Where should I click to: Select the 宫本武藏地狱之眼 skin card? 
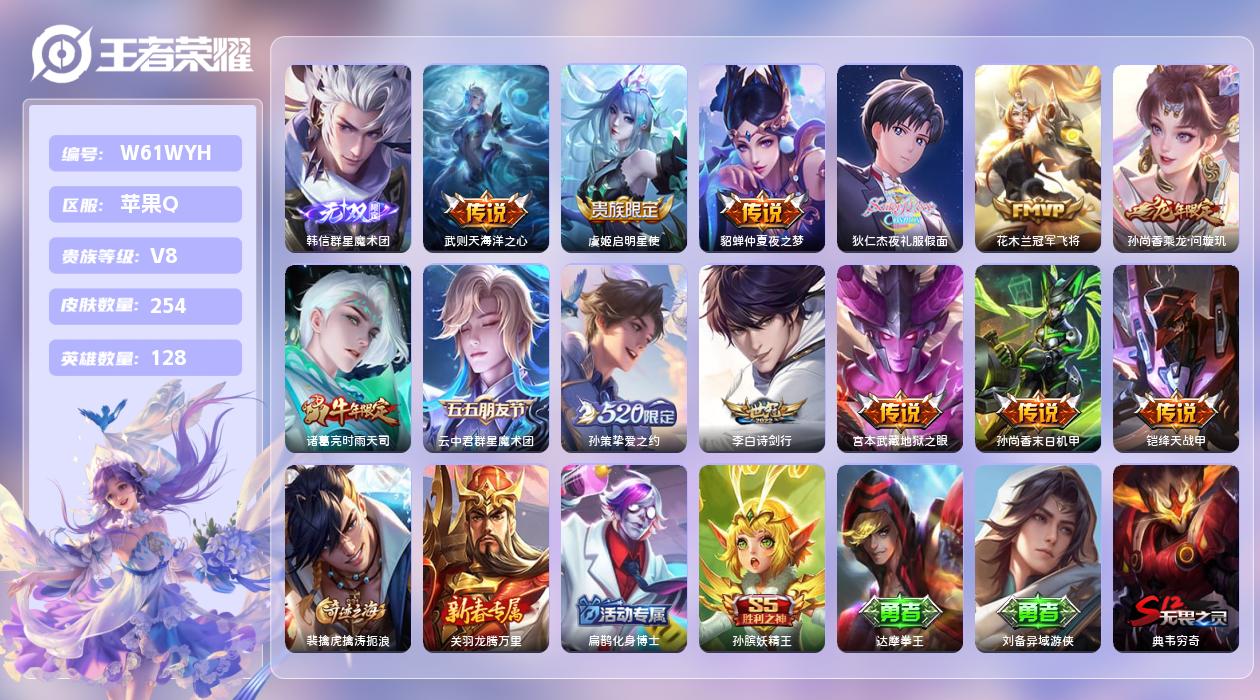coord(899,358)
